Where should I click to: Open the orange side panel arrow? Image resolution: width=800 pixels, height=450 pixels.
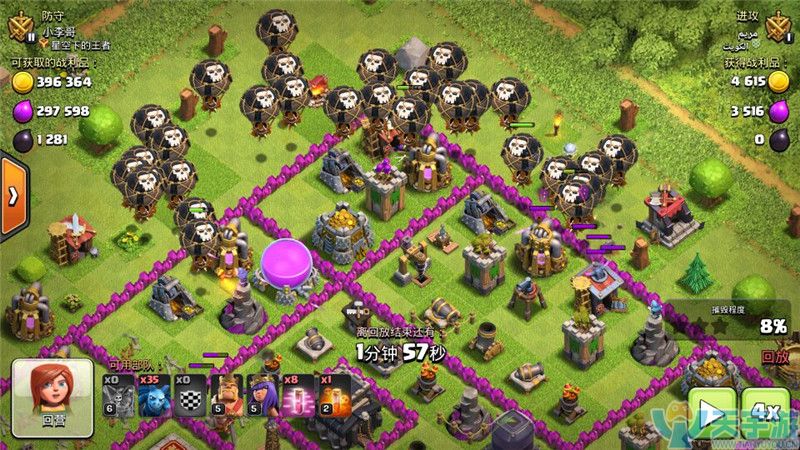[13, 195]
